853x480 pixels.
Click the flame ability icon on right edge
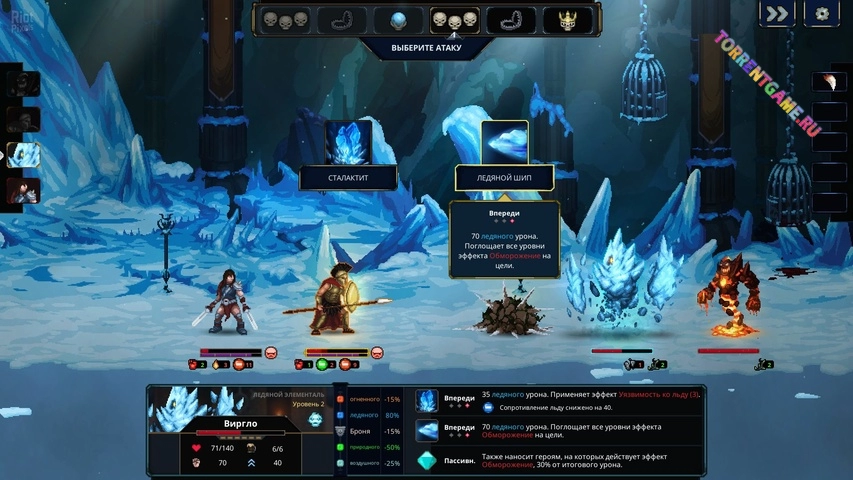(828, 81)
